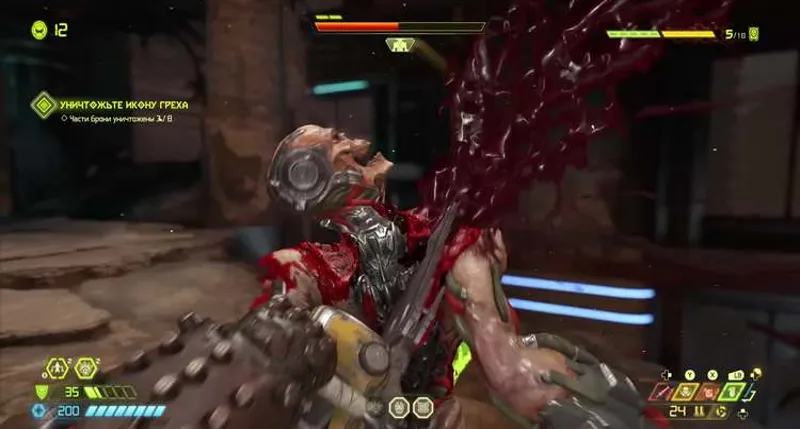Click the blue health cross icon
This screenshot has height=429, width=800.
tap(40, 411)
